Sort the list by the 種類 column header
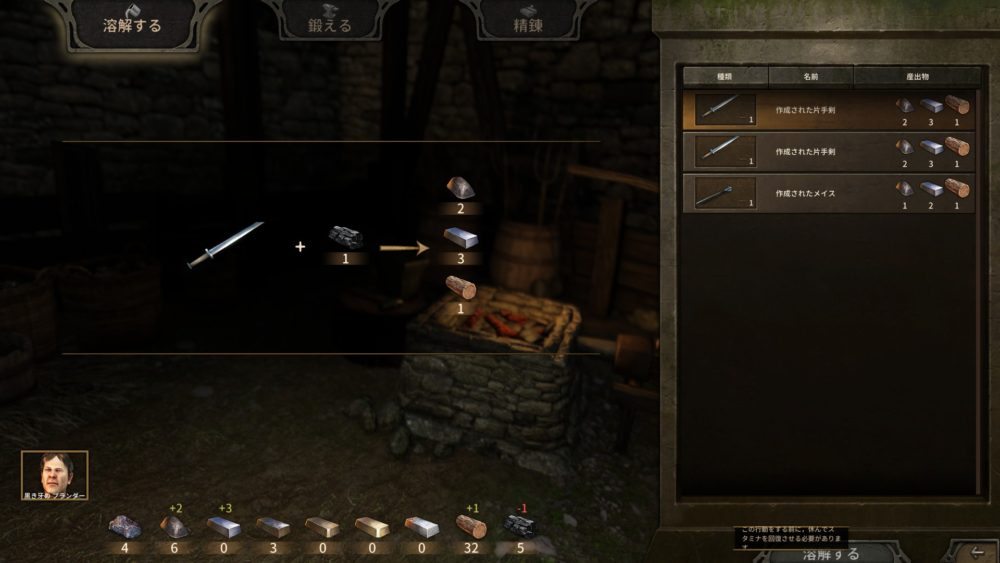The image size is (1000, 563). pos(725,76)
